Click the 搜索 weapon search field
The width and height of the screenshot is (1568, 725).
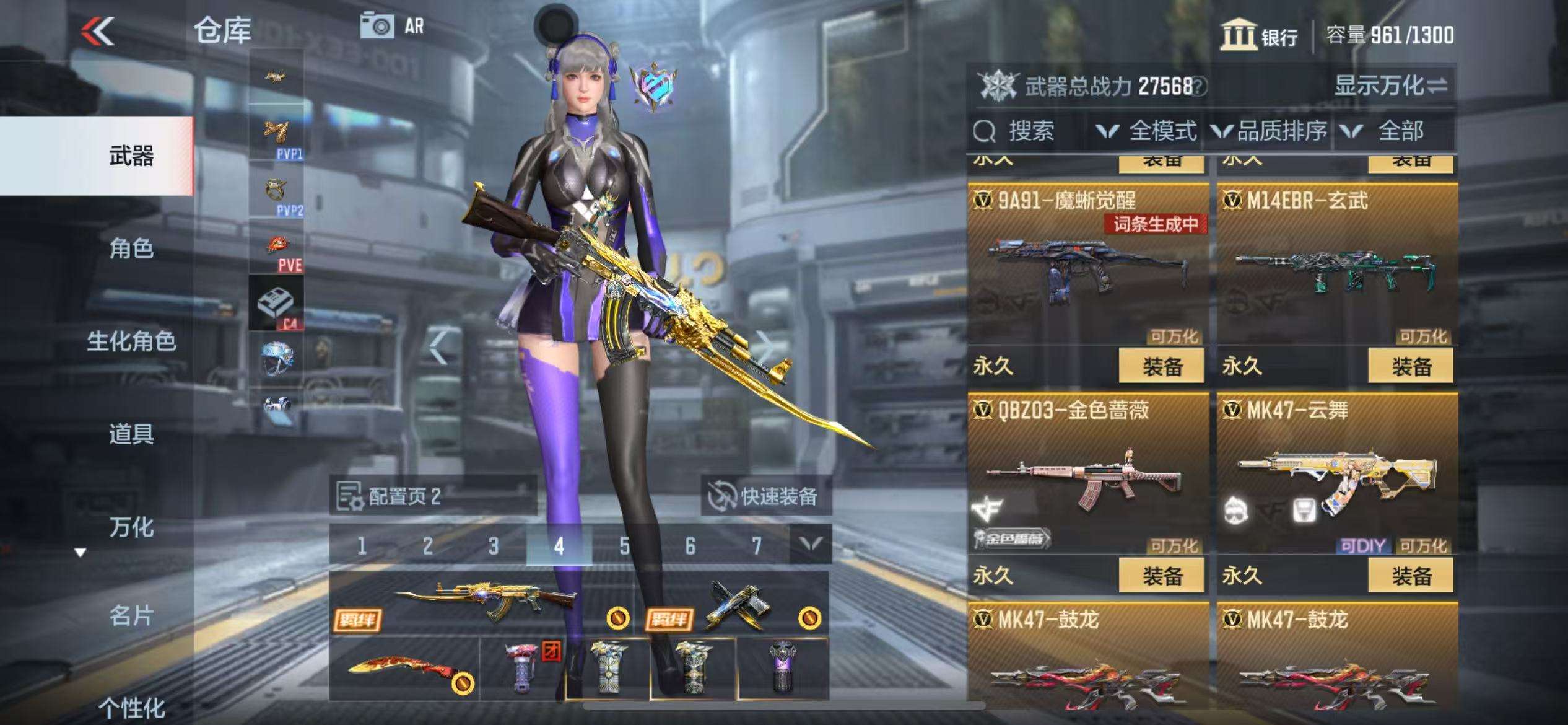1028,131
